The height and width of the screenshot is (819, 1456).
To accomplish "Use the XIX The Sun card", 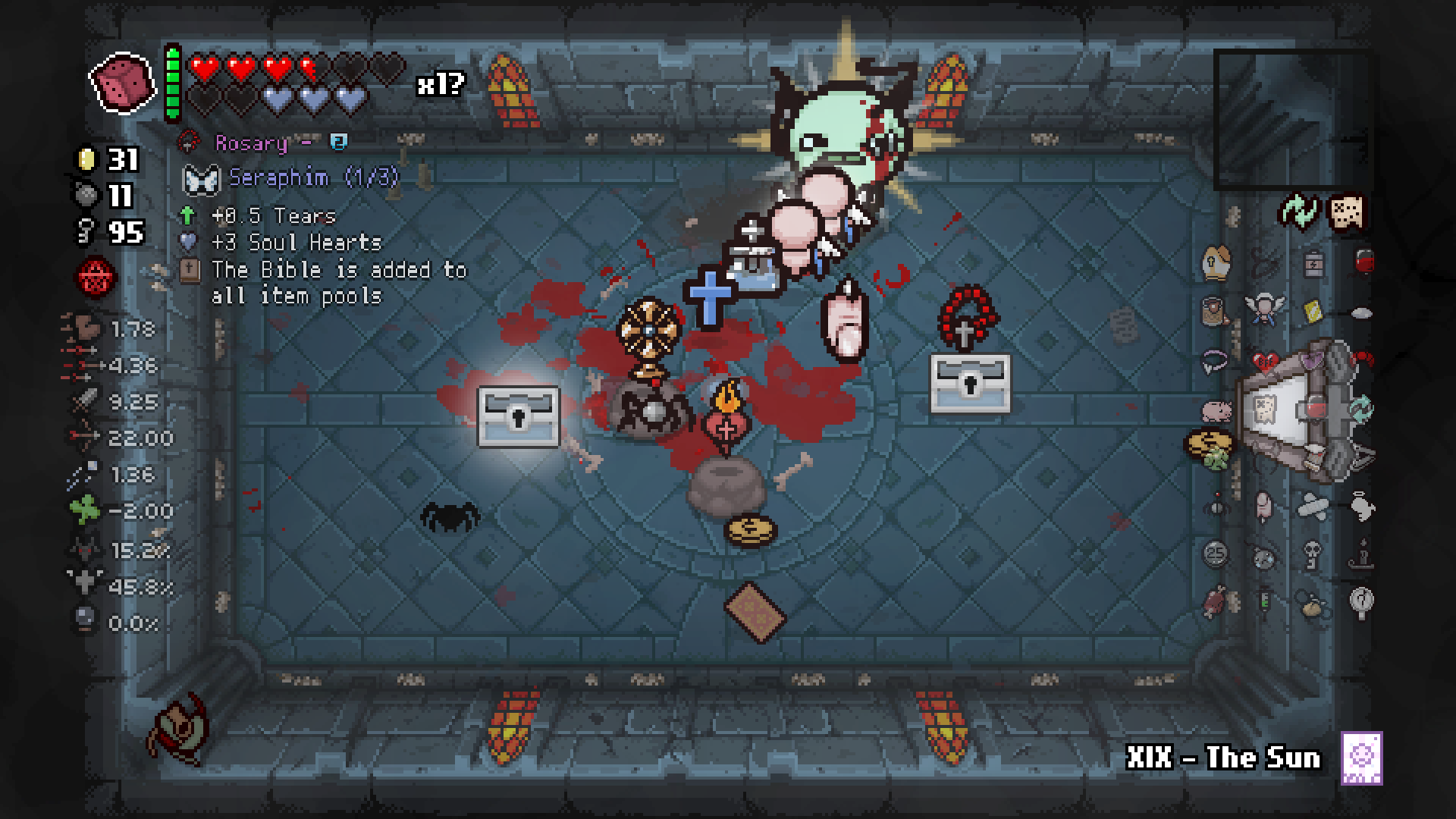I will pos(1361,758).
